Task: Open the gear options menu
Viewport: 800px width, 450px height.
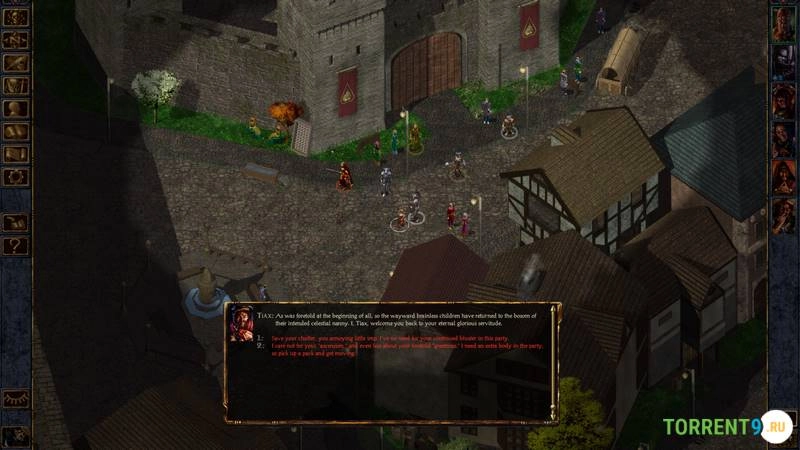Action: (15, 177)
